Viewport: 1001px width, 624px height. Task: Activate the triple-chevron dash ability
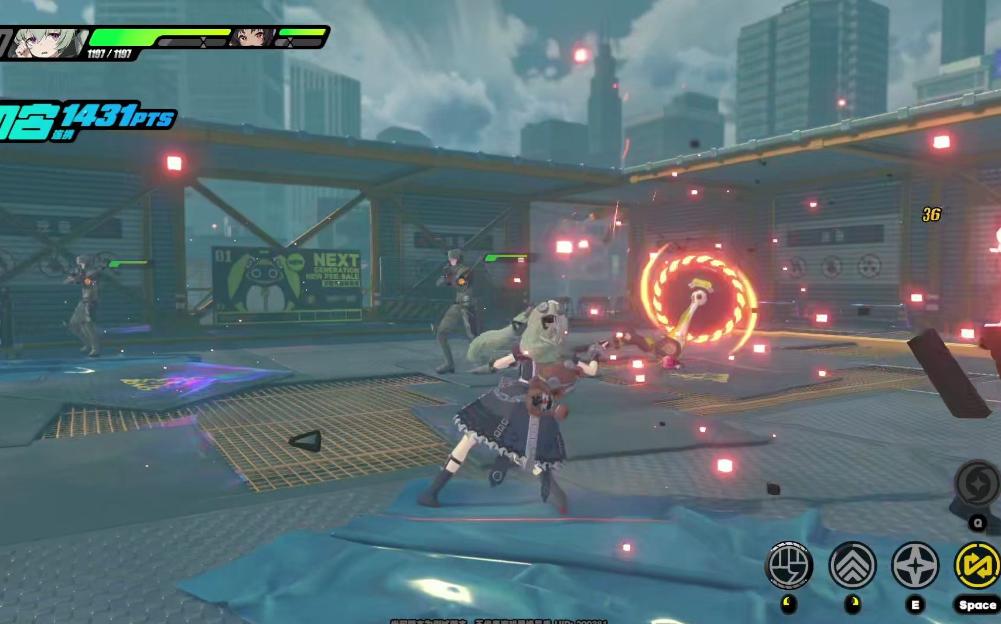(x=852, y=565)
